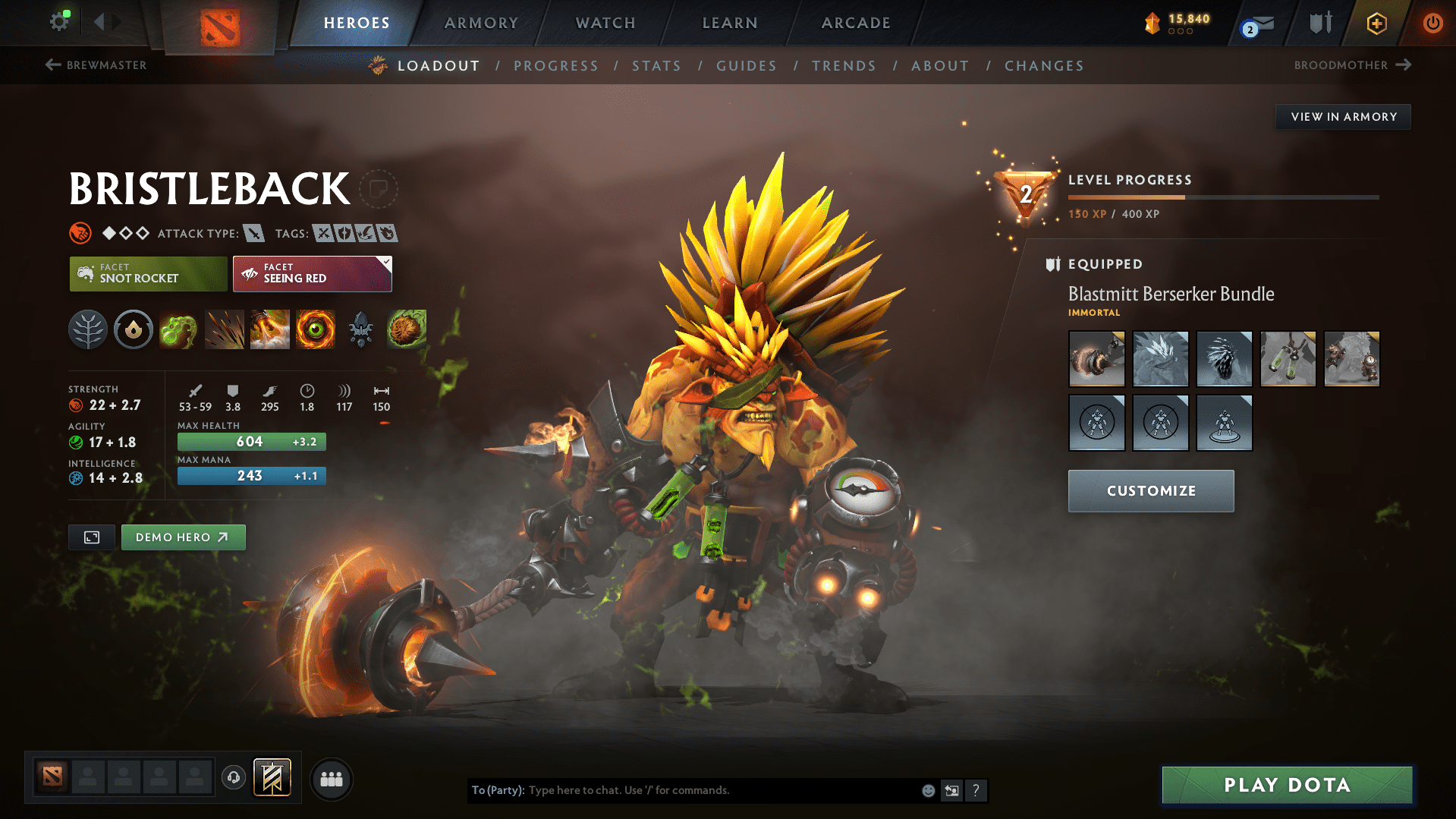Image resolution: width=1456 pixels, height=819 pixels.
Task: Select the Warpath ultimate ability icon
Action: click(x=316, y=329)
